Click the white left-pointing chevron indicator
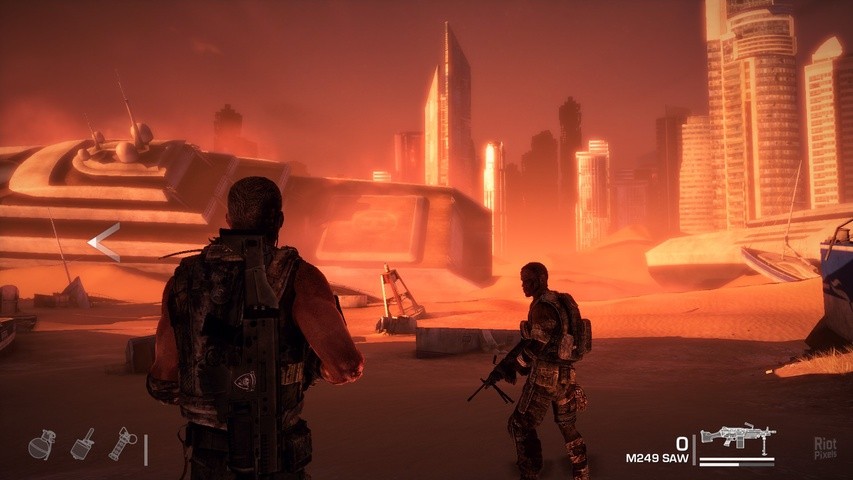 (x=104, y=243)
